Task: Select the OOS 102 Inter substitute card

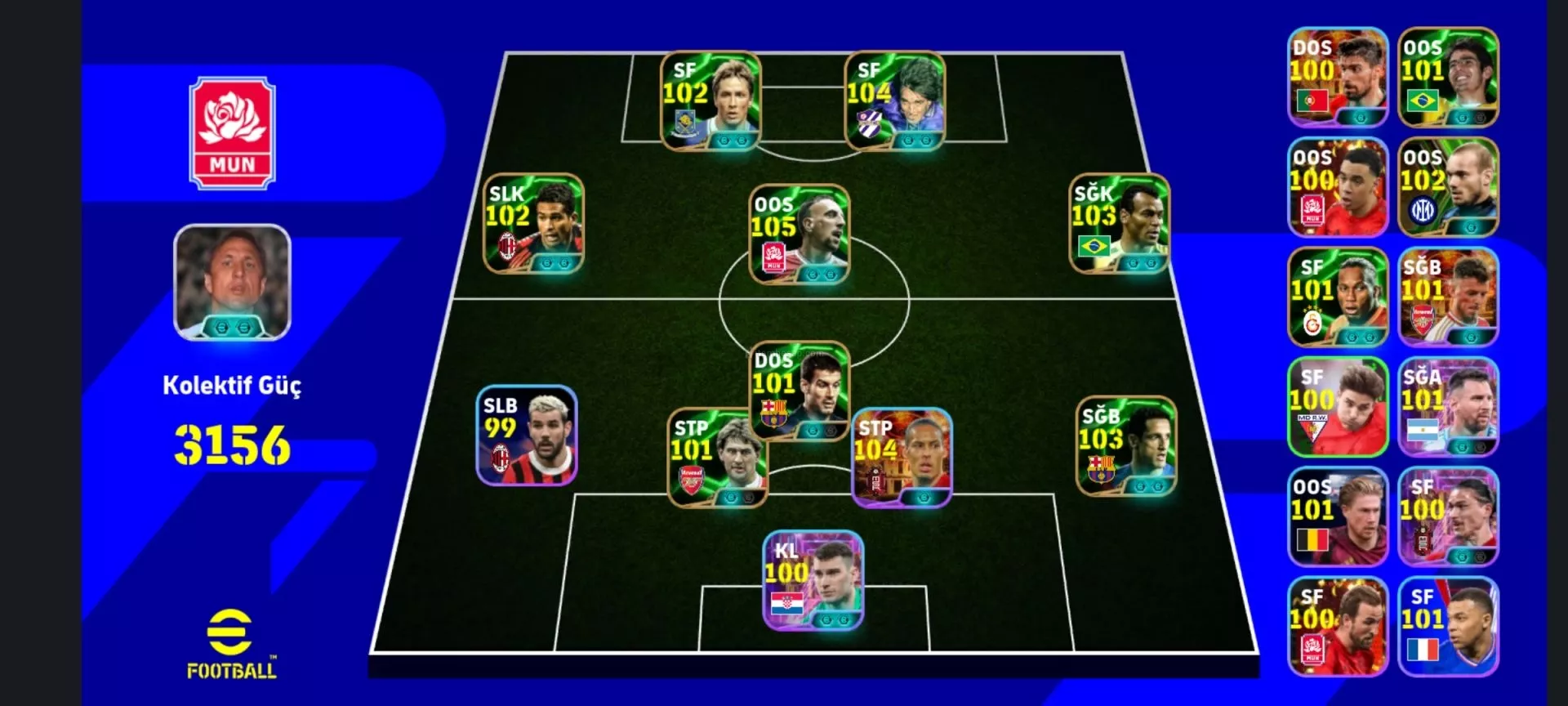Action: point(1448,188)
